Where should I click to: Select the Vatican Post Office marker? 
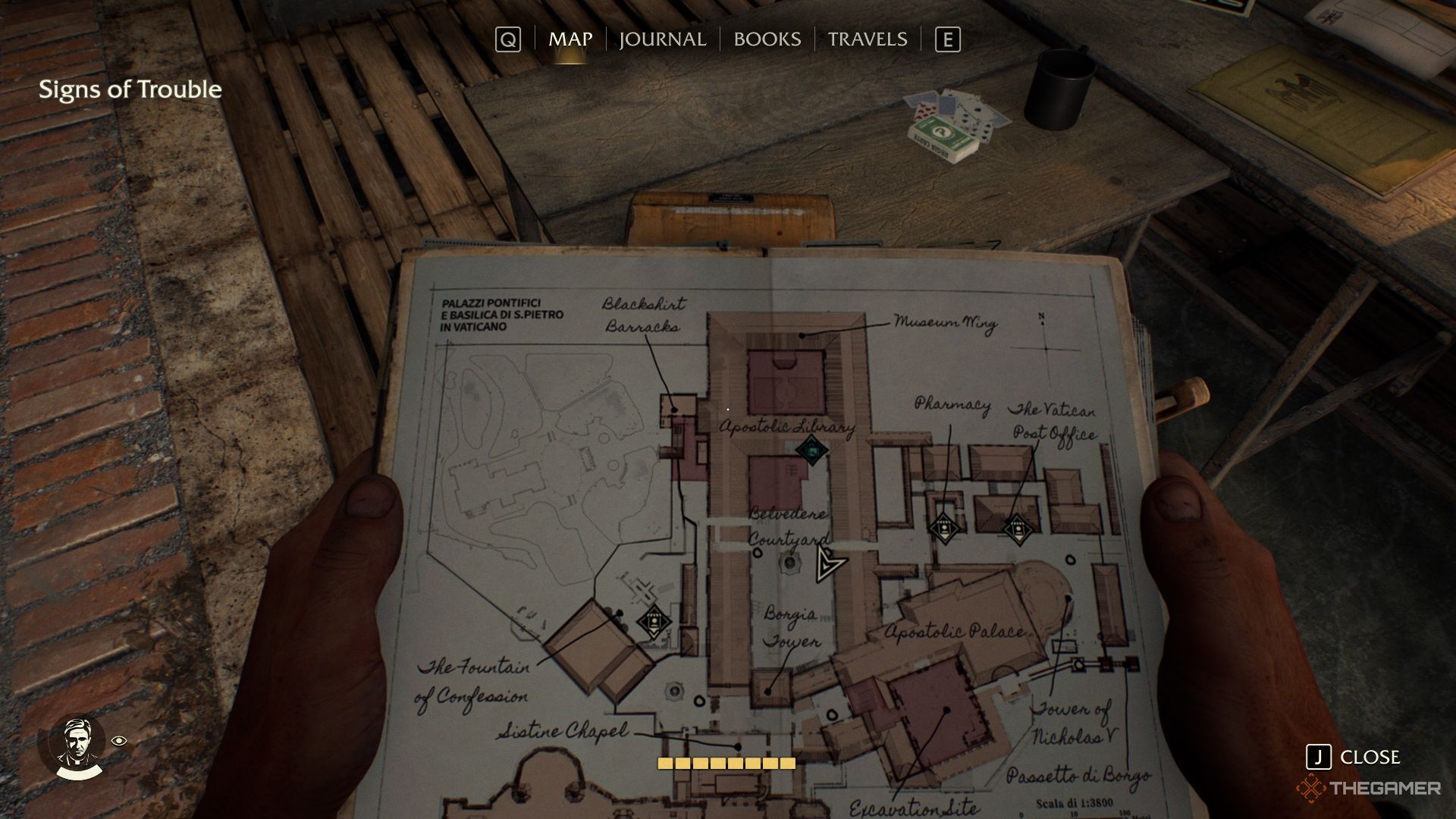[x=1016, y=528]
